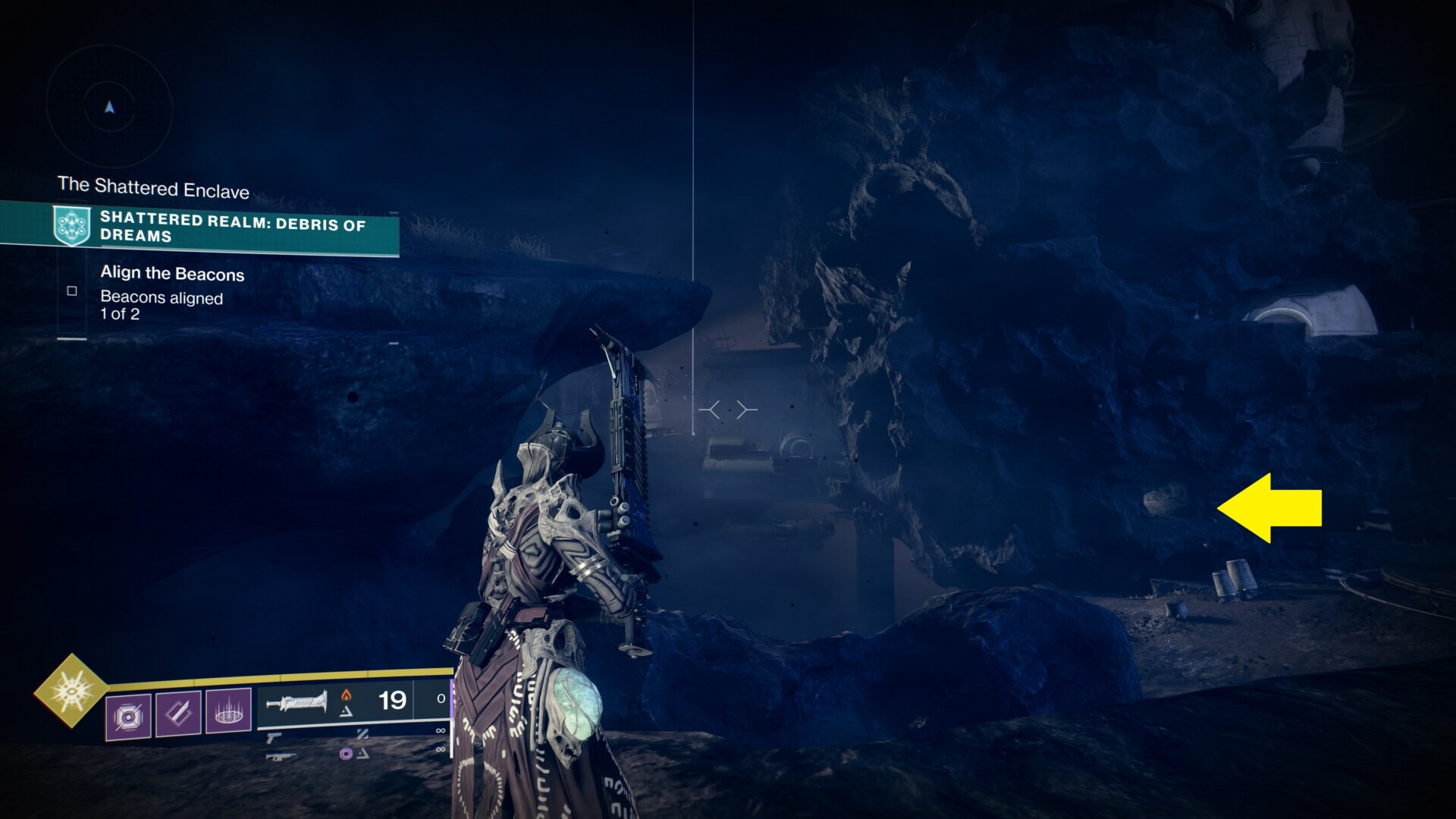Click the radar in the top-left corner
Viewport: 1456px width, 819px height.
tap(110, 108)
